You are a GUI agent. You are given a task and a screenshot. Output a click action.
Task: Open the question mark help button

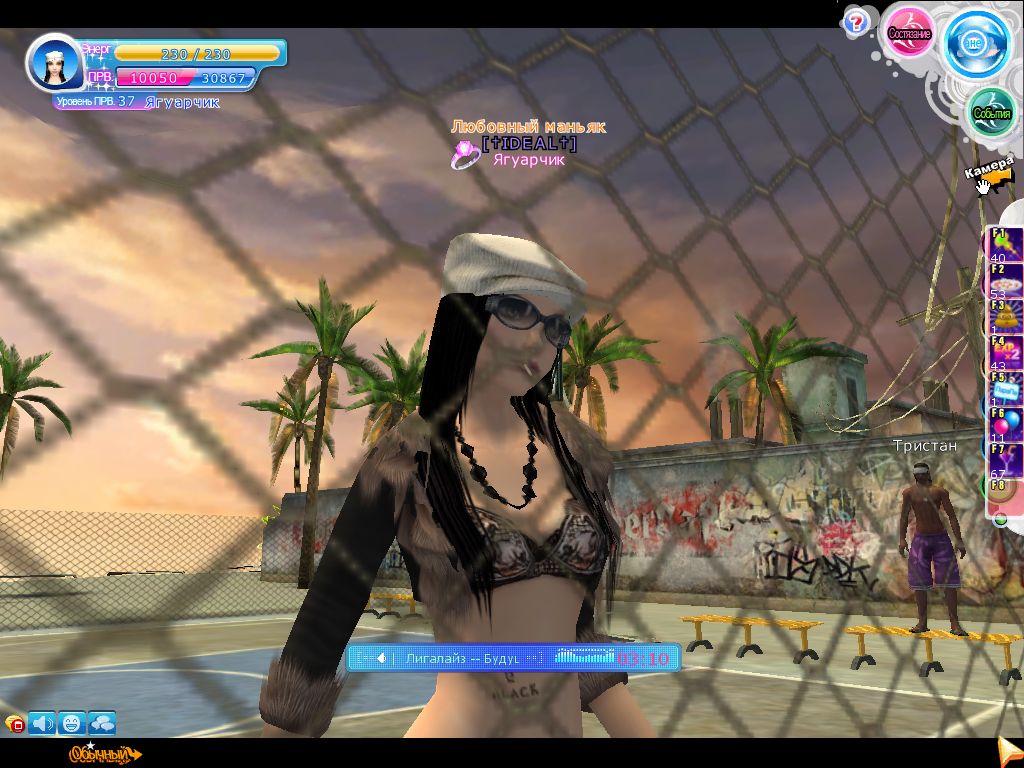click(855, 21)
